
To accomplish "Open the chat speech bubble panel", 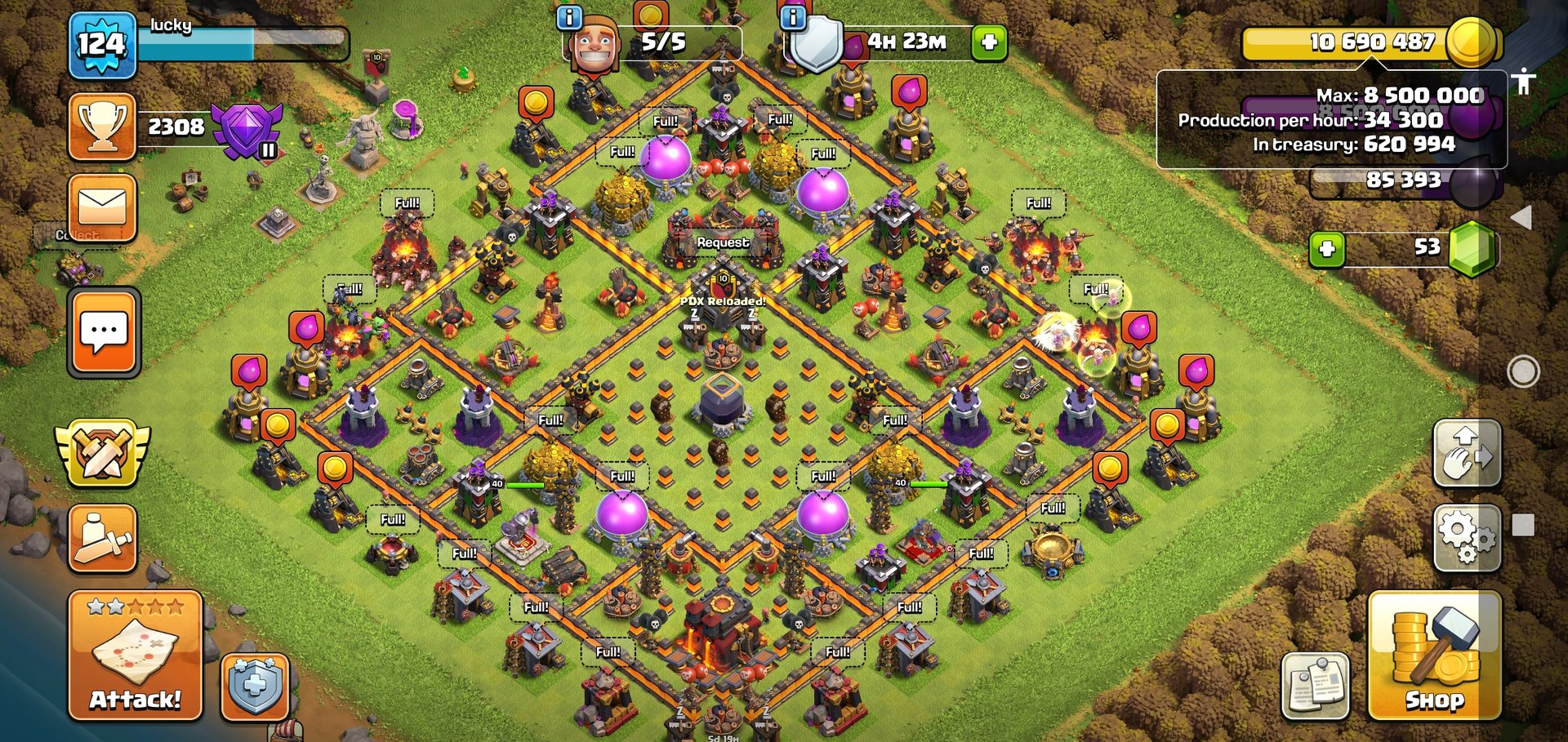I will tap(104, 333).
